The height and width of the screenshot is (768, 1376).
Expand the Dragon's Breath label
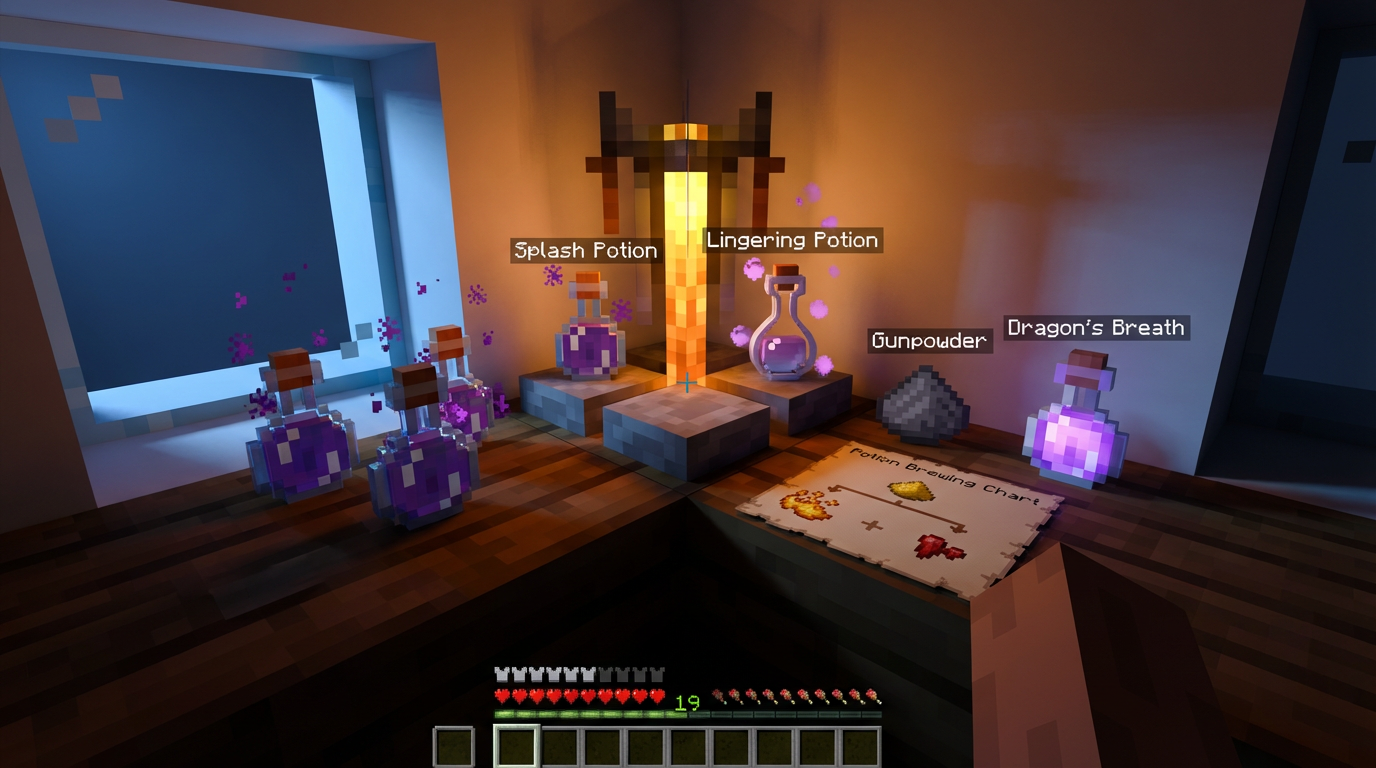coord(1095,327)
